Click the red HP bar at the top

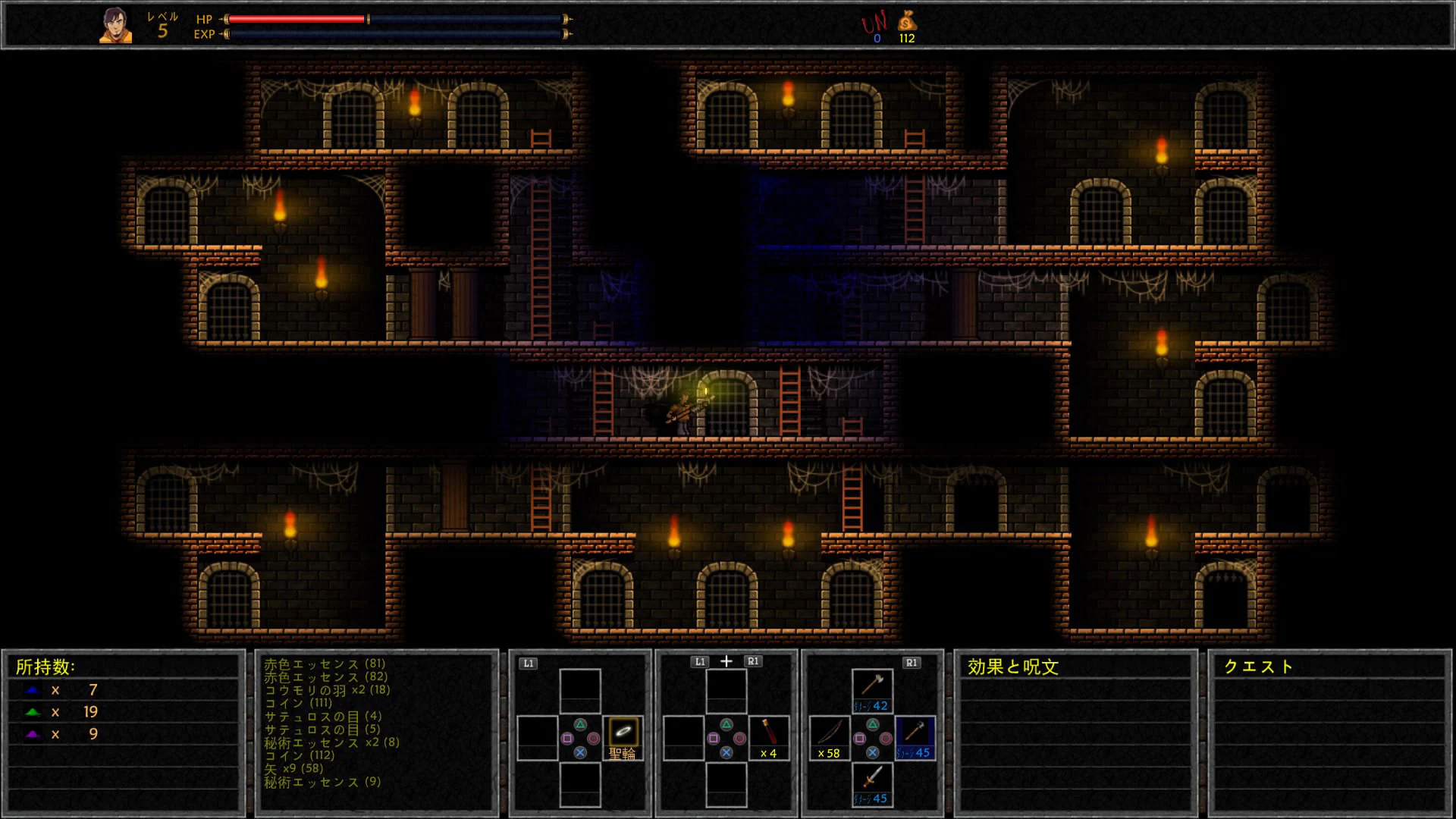click(296, 19)
